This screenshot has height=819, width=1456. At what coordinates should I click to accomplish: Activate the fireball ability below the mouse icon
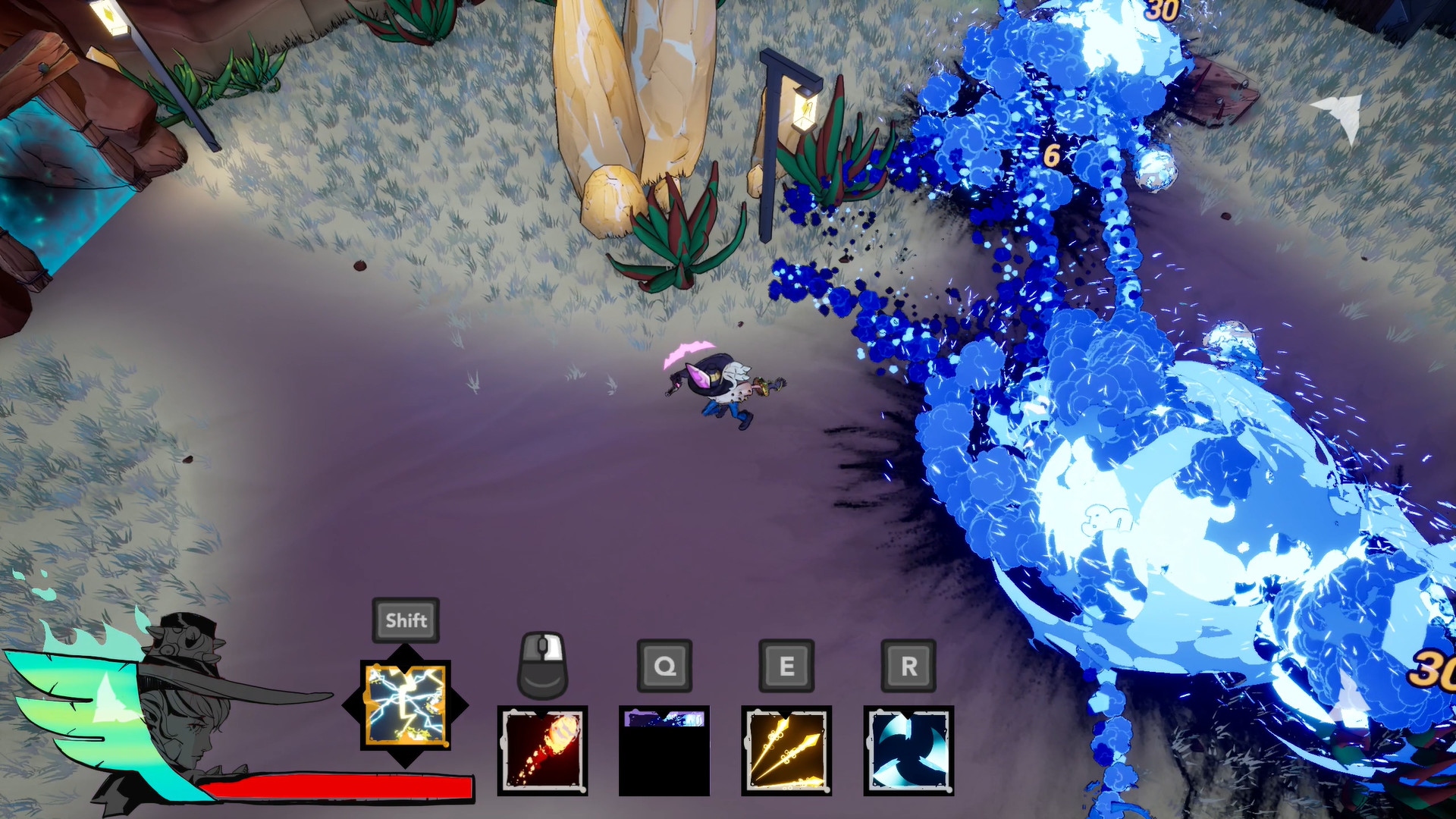543,751
